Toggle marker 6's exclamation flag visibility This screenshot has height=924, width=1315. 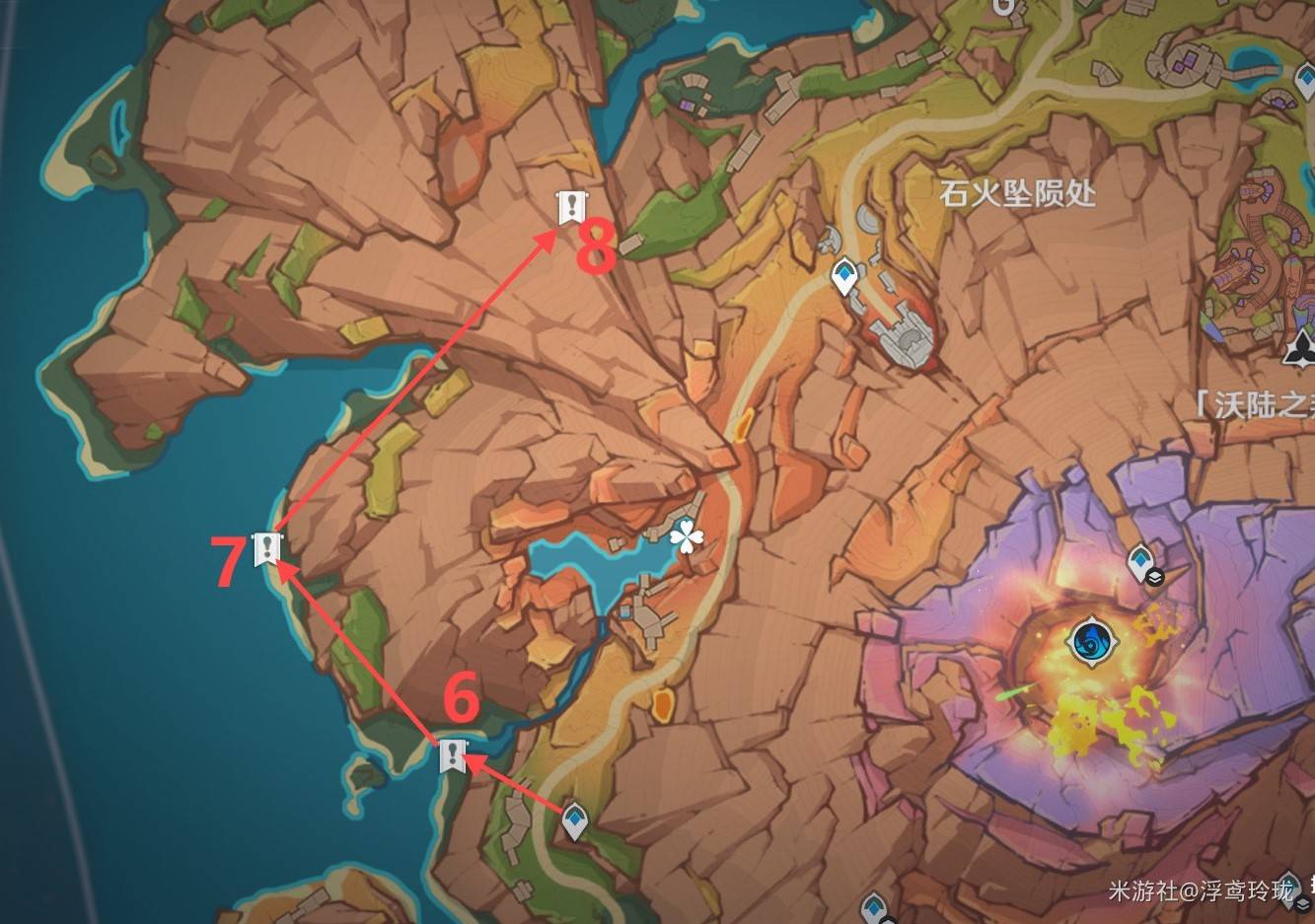(x=452, y=757)
